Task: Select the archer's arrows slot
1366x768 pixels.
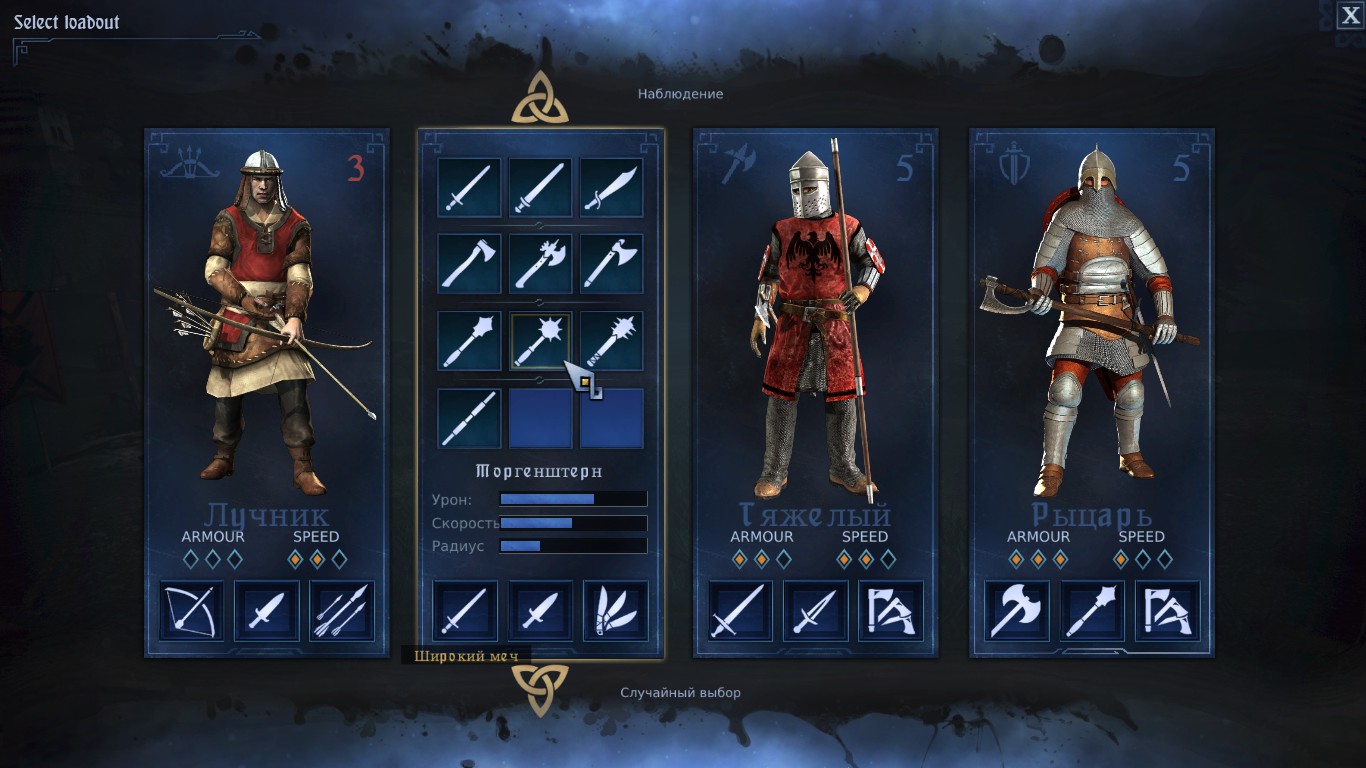Action: (x=342, y=610)
